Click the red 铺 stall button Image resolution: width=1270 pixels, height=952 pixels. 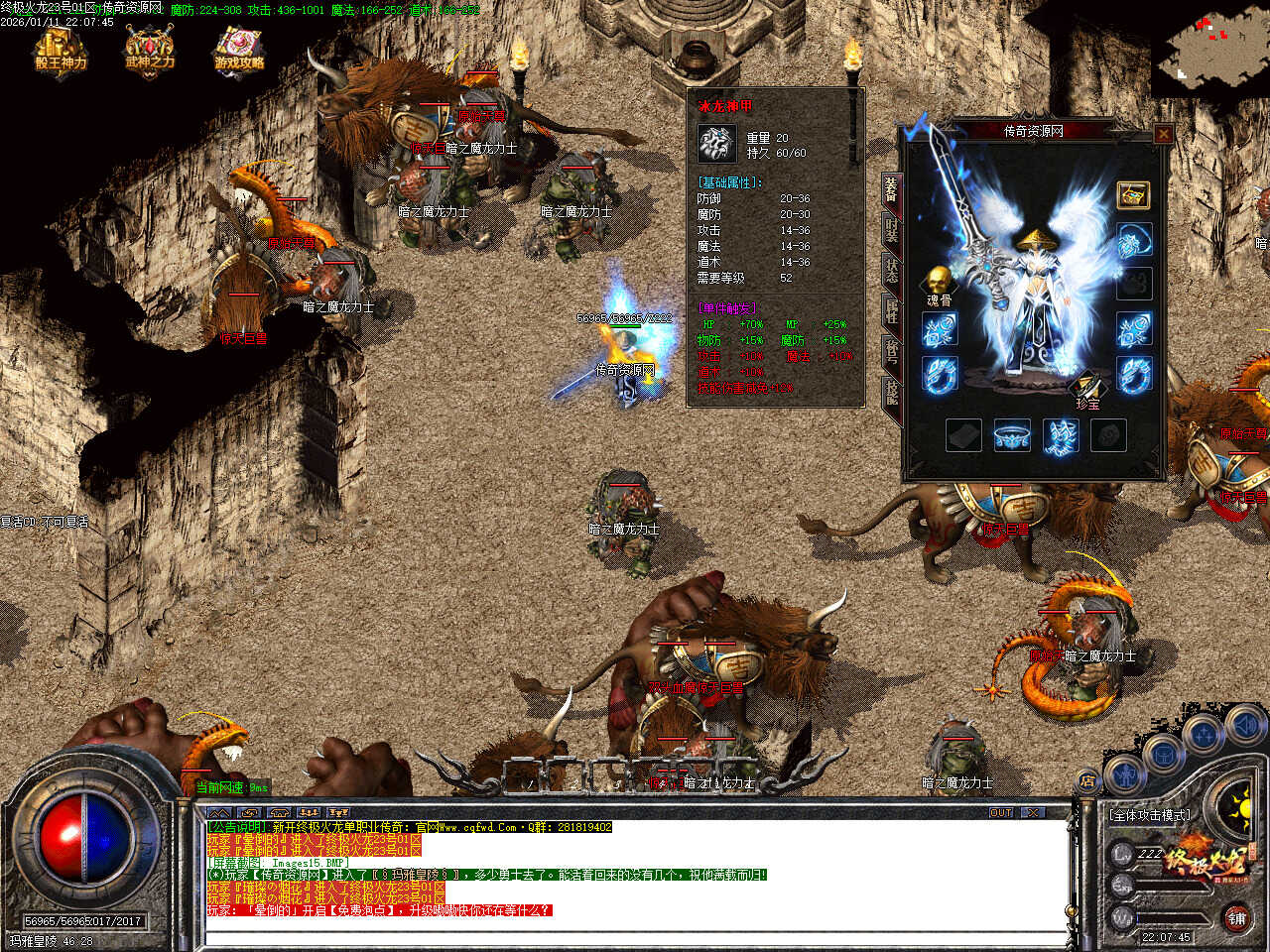[1236, 918]
